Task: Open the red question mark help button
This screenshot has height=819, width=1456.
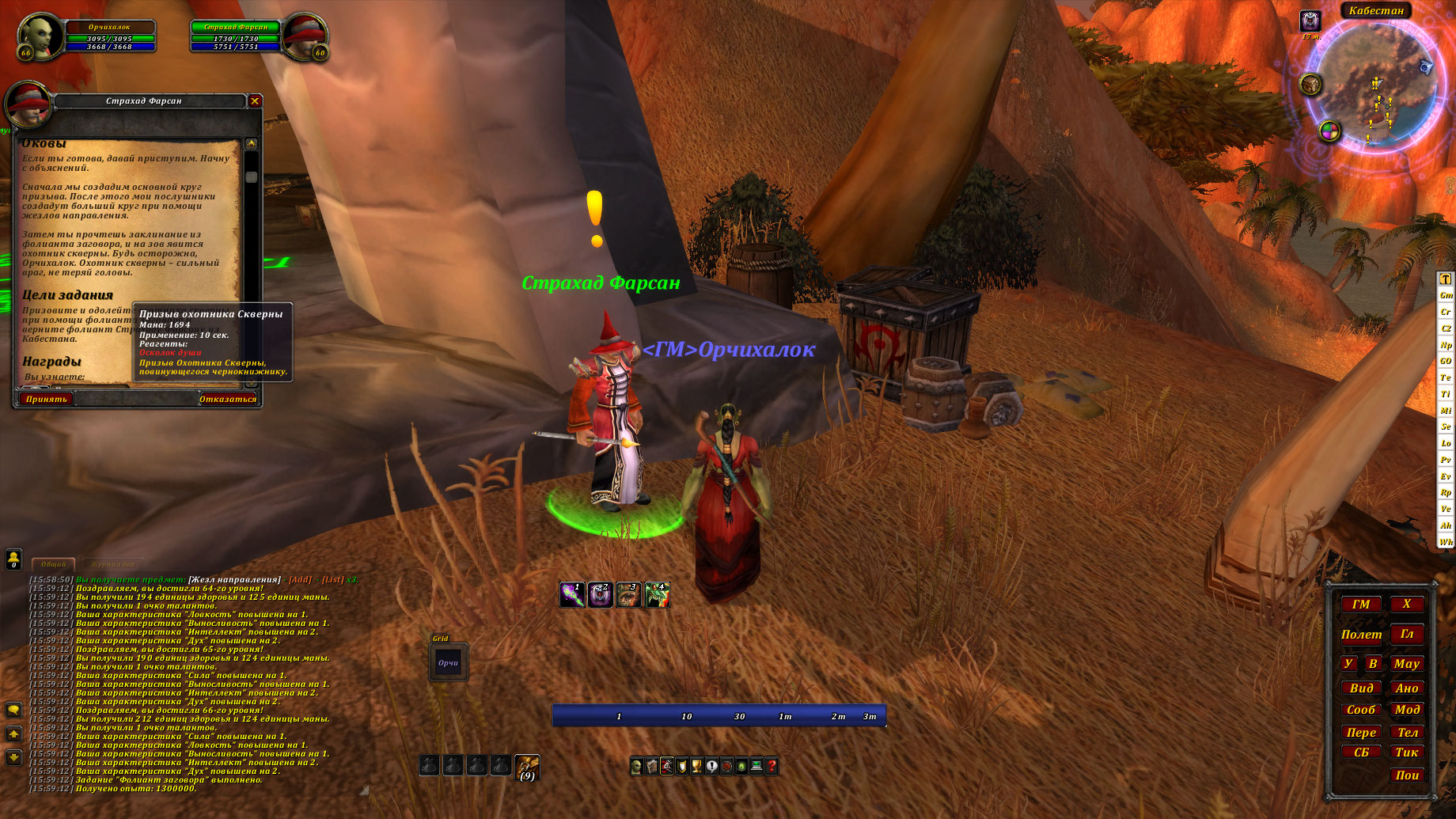Action: (772, 766)
